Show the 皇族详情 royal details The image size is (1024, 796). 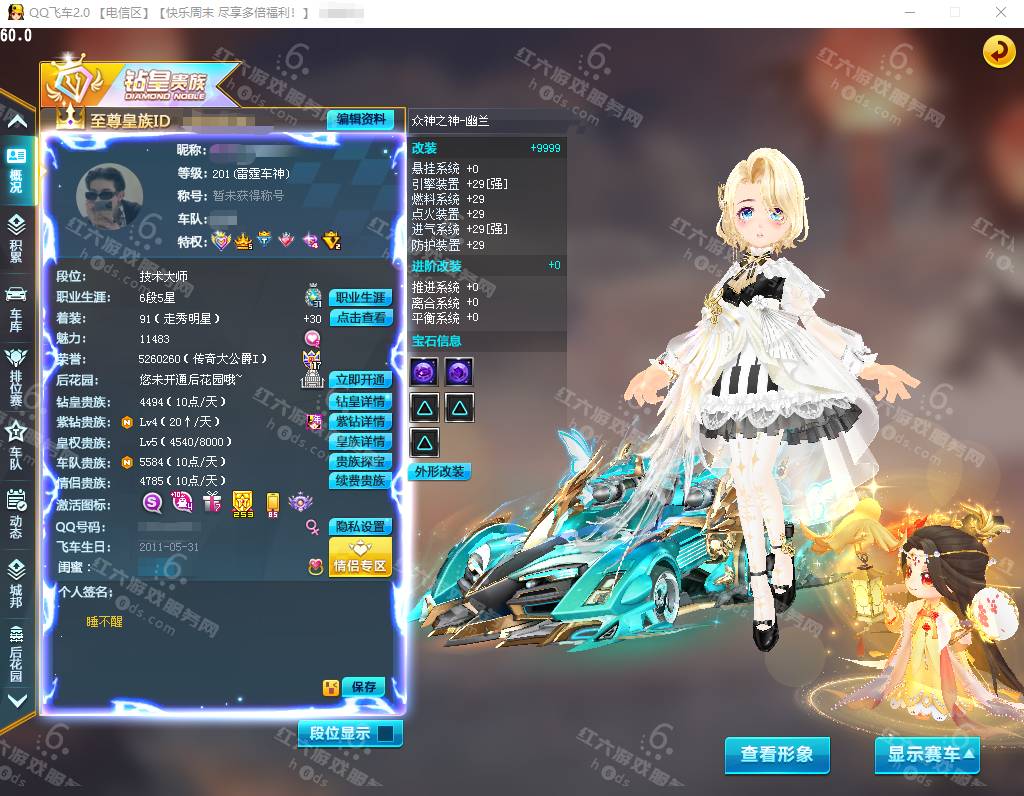[x=360, y=442]
